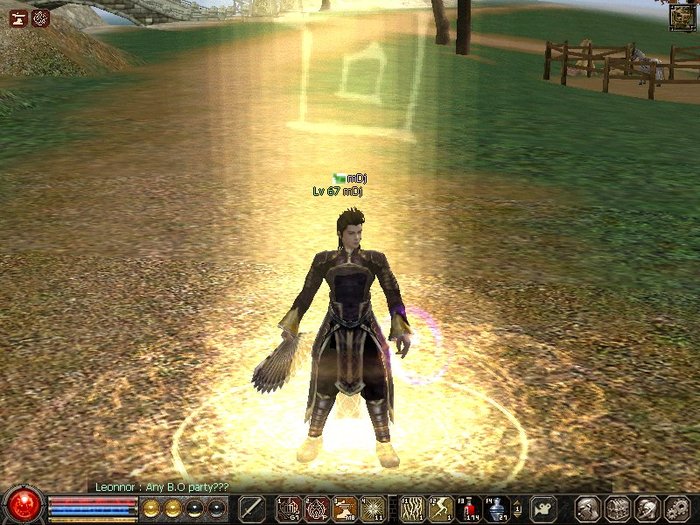Click the swirling buff icon

coord(40,17)
